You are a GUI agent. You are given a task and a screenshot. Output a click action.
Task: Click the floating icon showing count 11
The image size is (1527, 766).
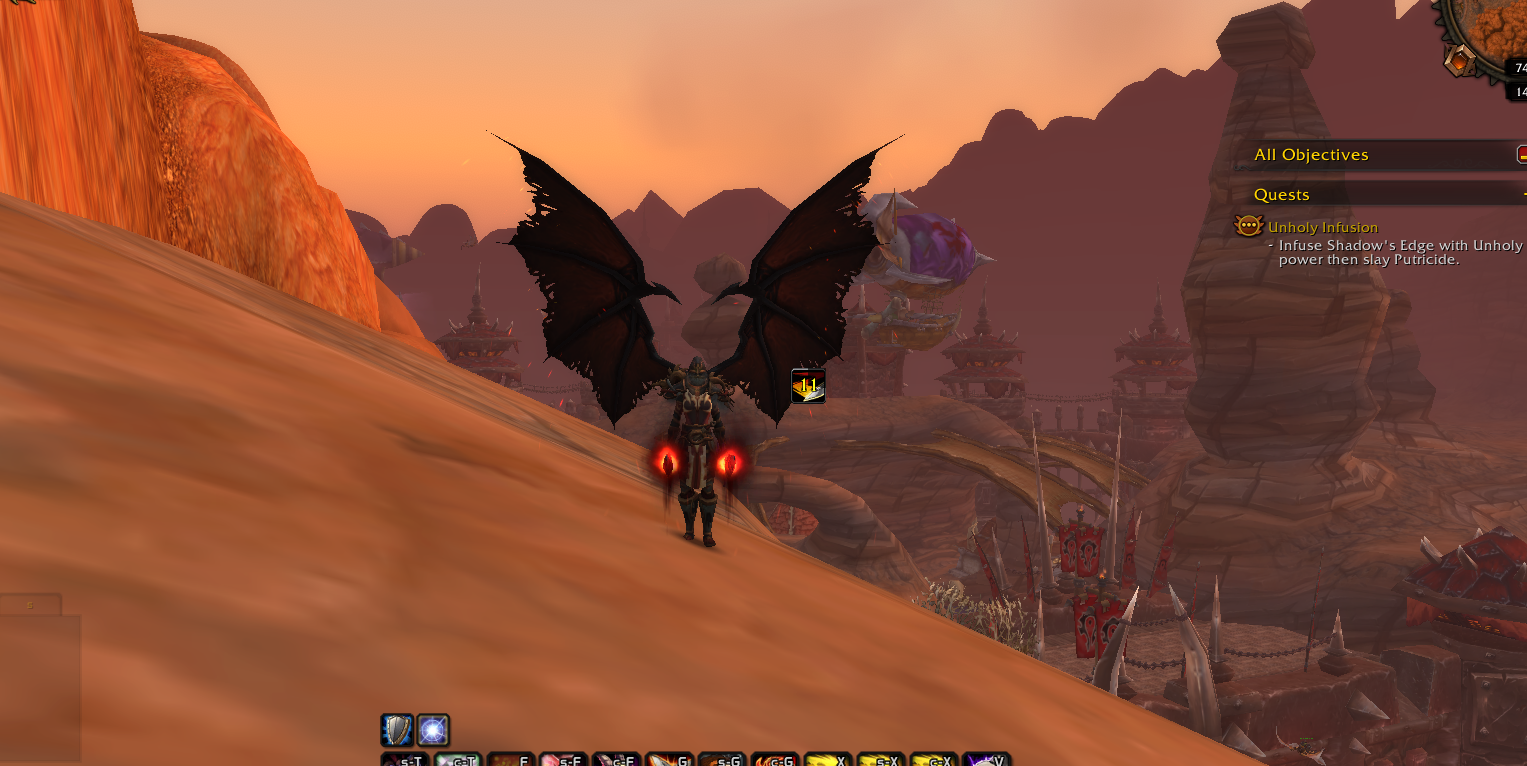pyautogui.click(x=808, y=385)
